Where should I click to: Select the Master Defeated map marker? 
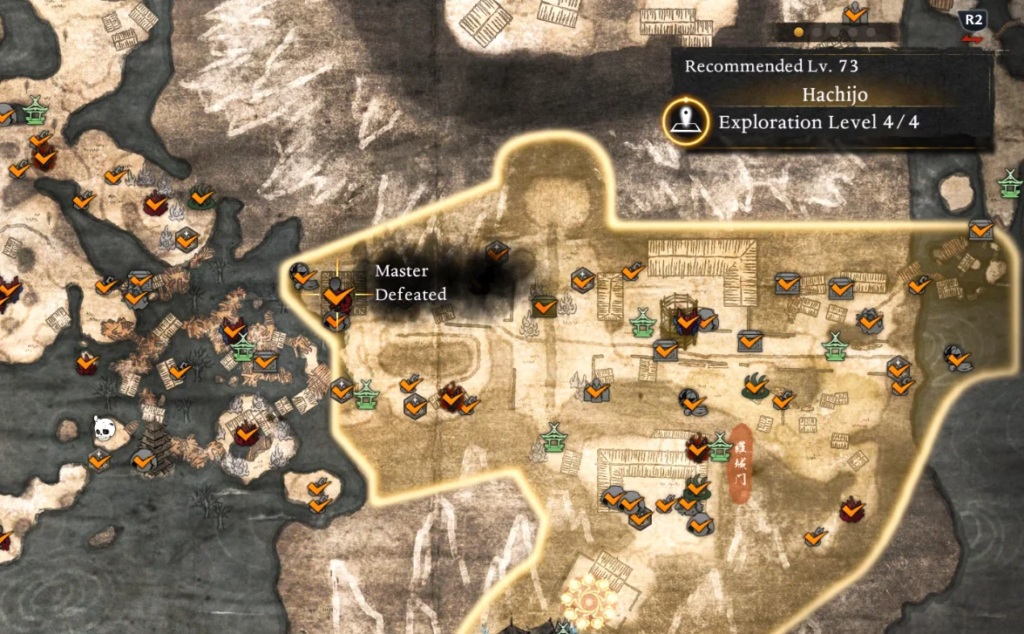coord(337,294)
